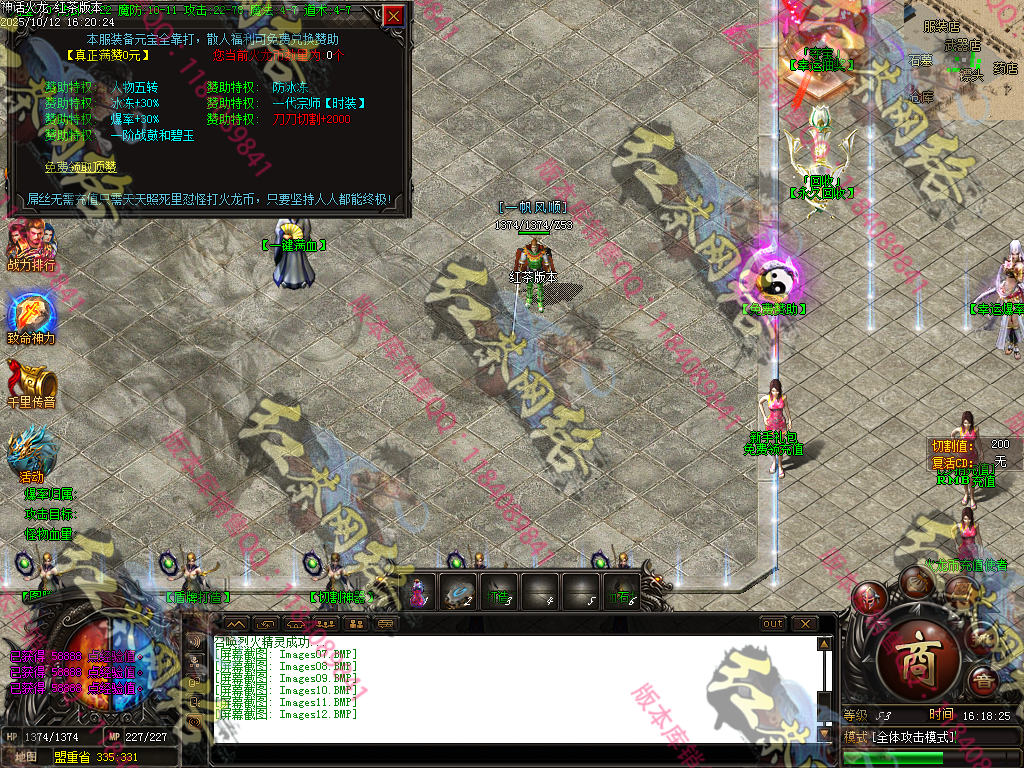Use the blue swirl item in slot 2
Viewport: 1024px width, 768px height.
click(x=459, y=591)
